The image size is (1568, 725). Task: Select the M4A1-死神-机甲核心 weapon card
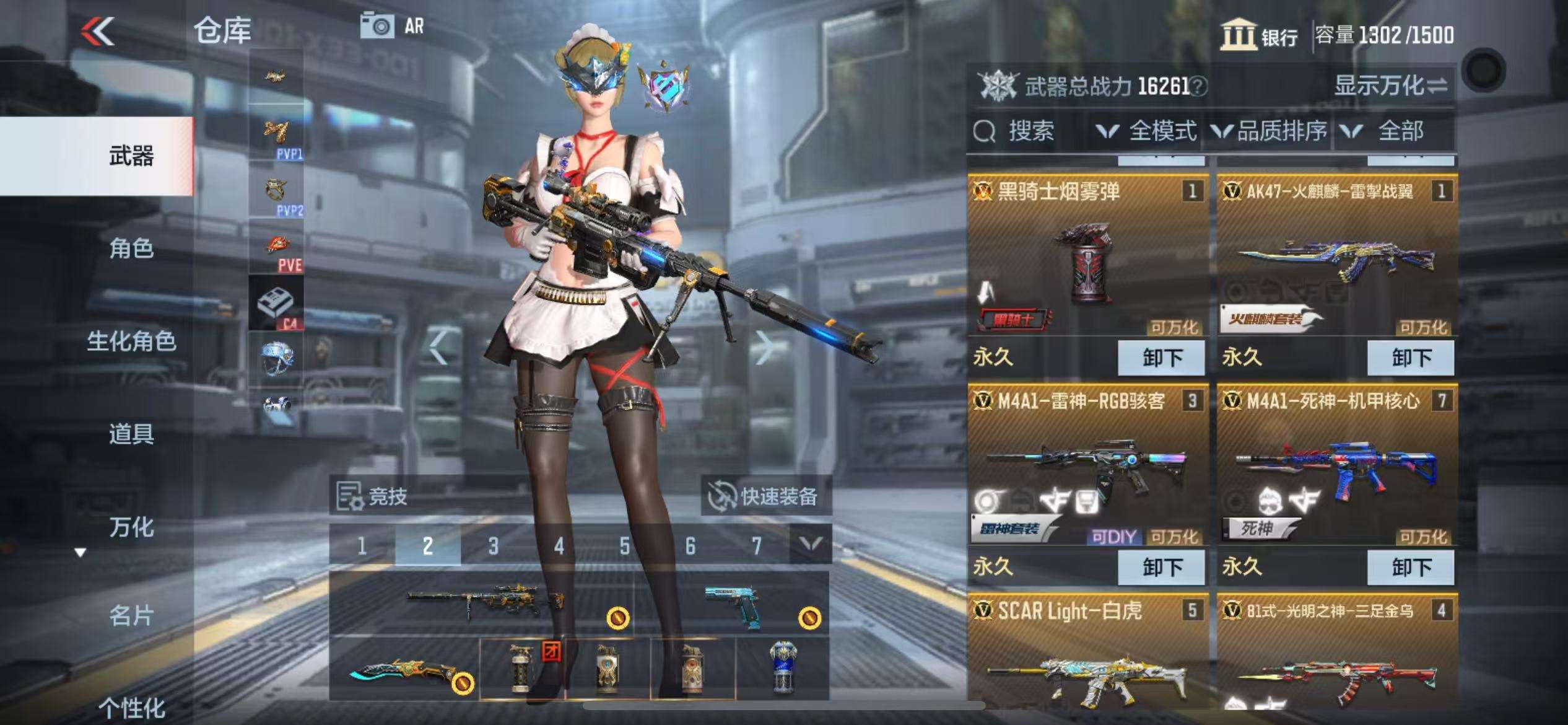(1336, 471)
